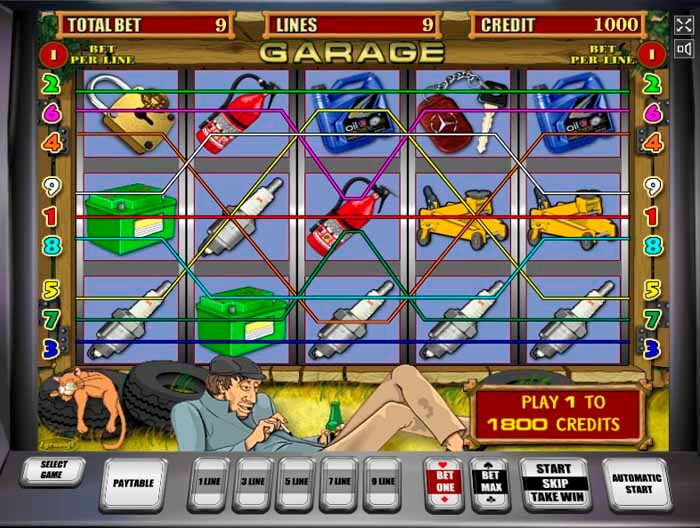
Task: Turn on Automatic Start
Action: pos(637,482)
